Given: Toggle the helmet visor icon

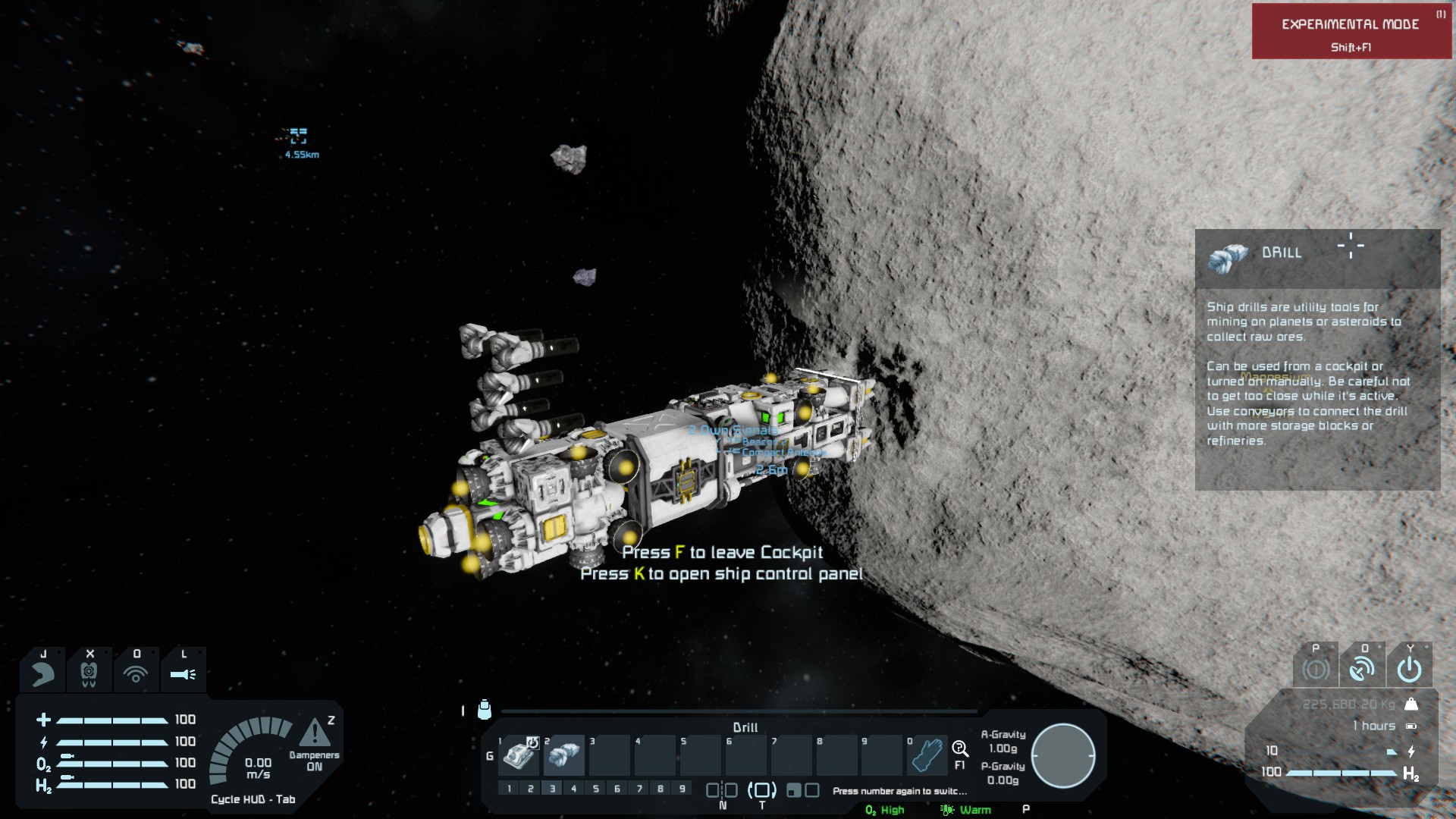Looking at the screenshot, I should (43, 673).
